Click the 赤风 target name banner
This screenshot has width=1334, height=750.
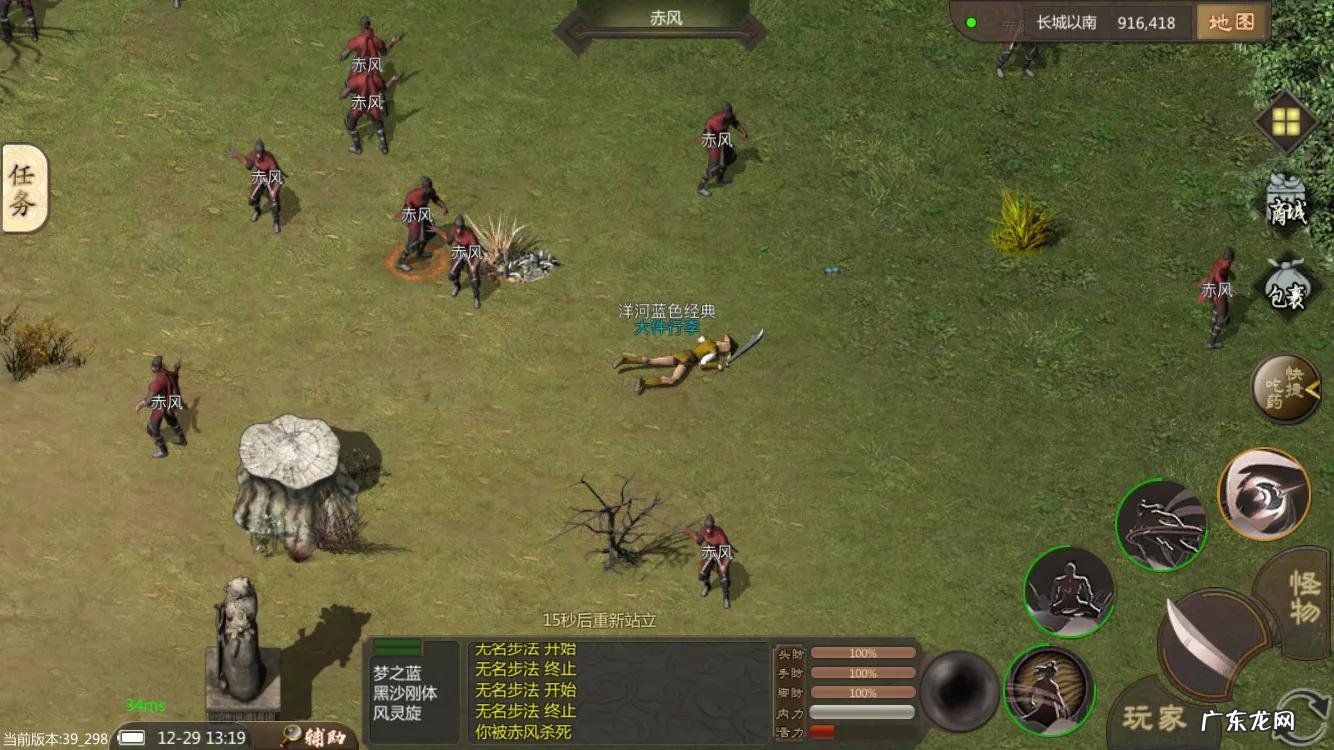pyautogui.click(x=666, y=20)
